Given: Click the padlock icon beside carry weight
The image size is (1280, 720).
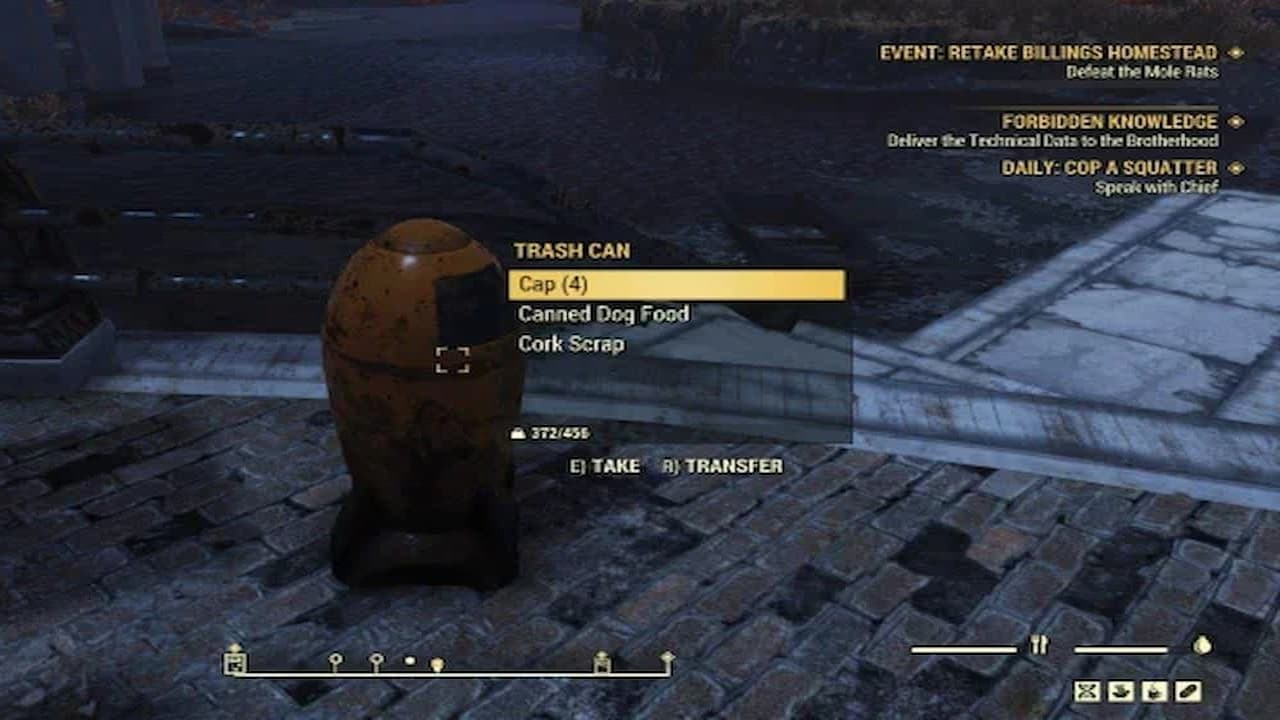Looking at the screenshot, I should click(x=520, y=434).
